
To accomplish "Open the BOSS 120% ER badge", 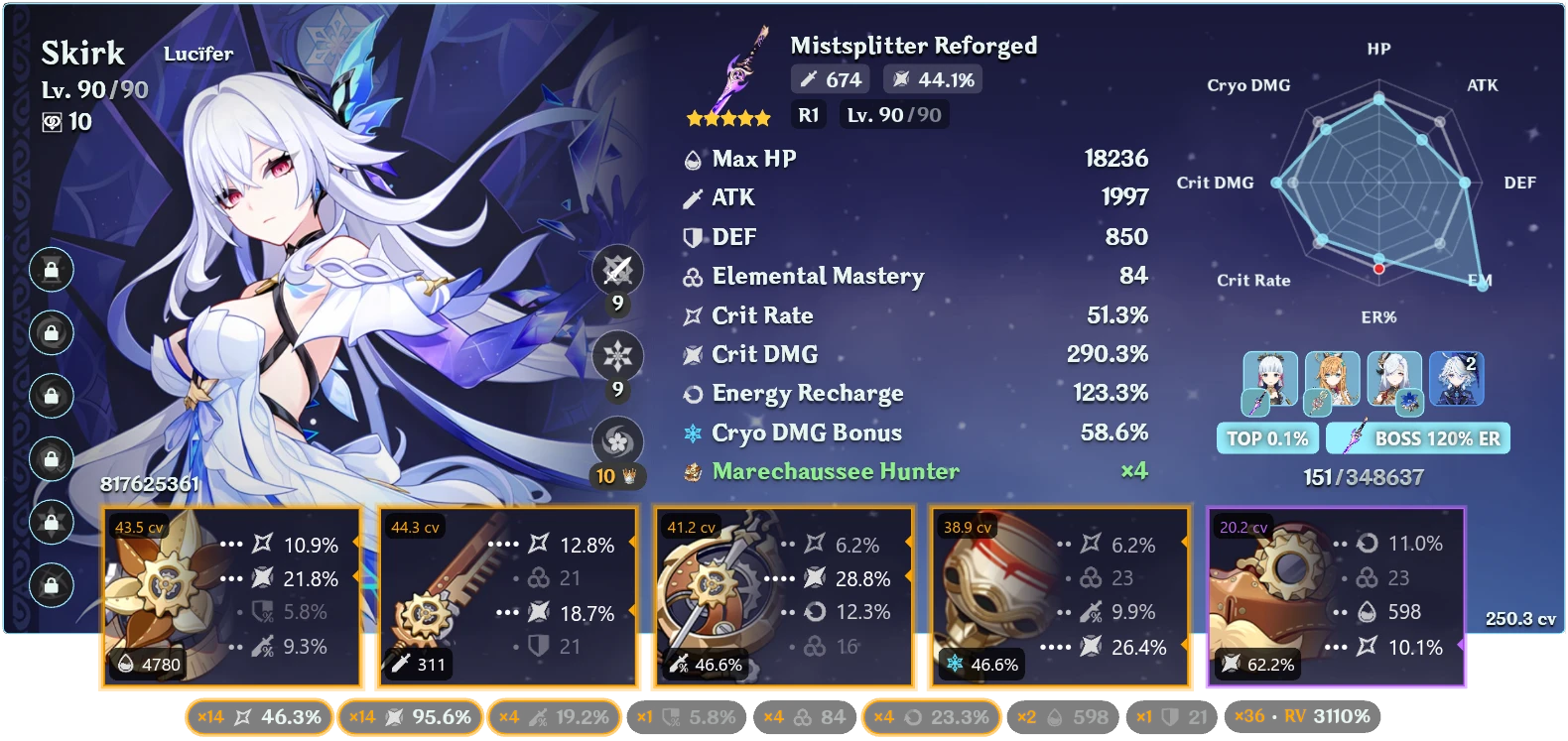I will (1417, 437).
